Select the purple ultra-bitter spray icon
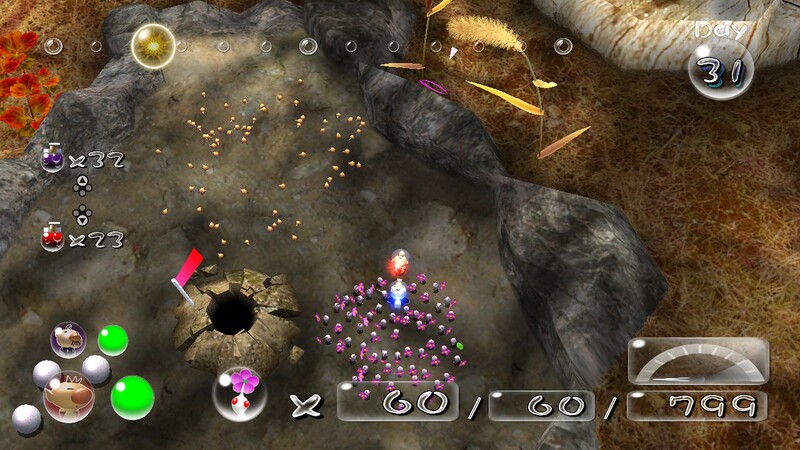Screen dimensions: 800x450 click(x=52, y=157)
